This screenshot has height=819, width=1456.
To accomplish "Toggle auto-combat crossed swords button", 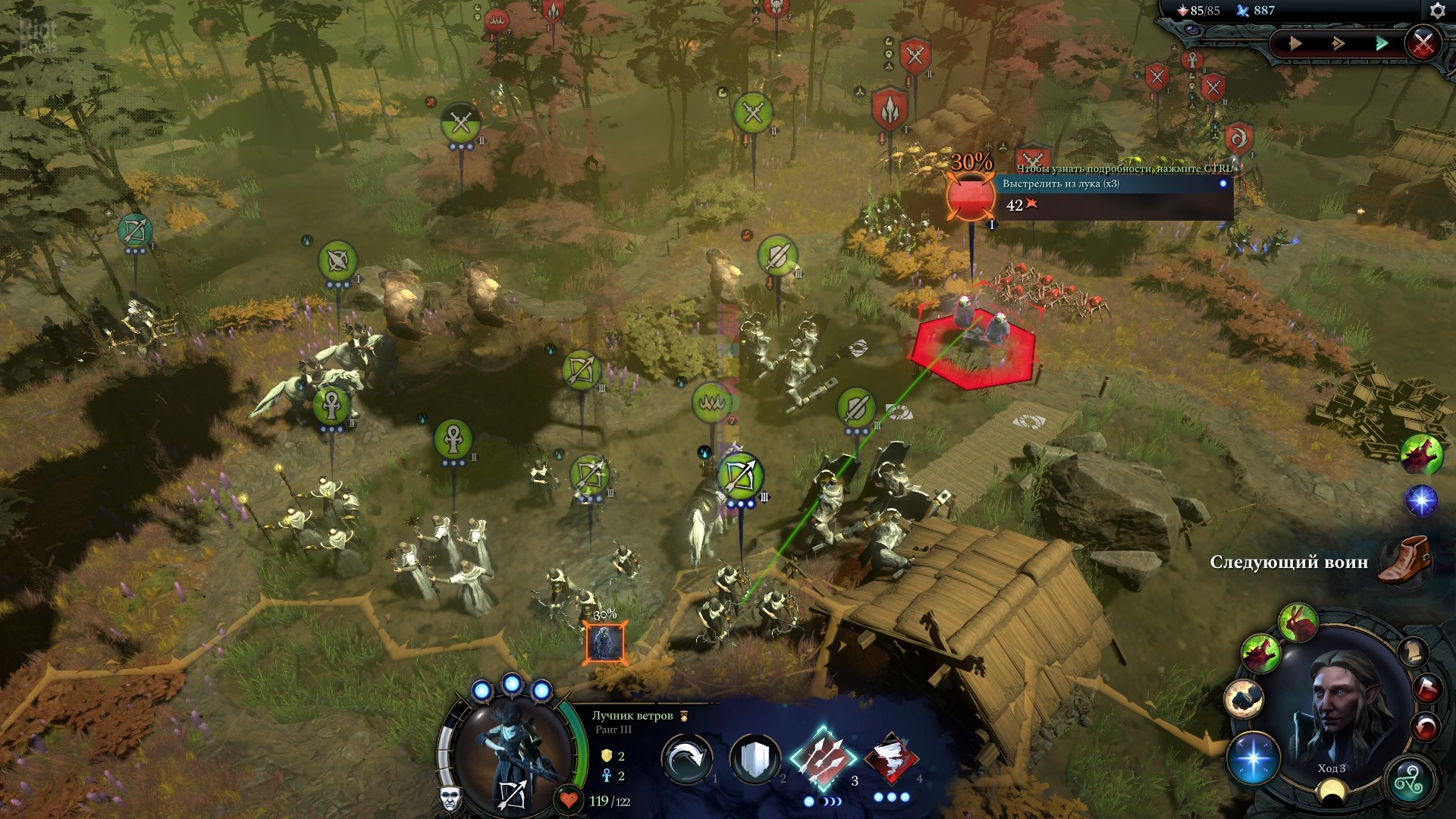I will point(1423,43).
